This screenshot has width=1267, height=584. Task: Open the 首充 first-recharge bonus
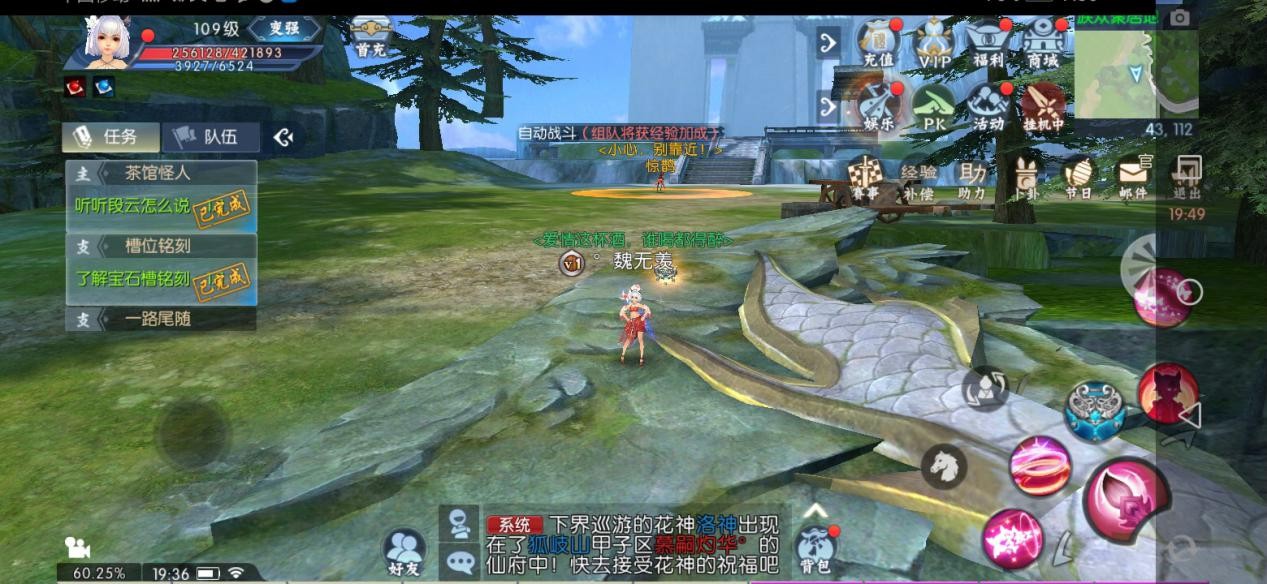(368, 38)
